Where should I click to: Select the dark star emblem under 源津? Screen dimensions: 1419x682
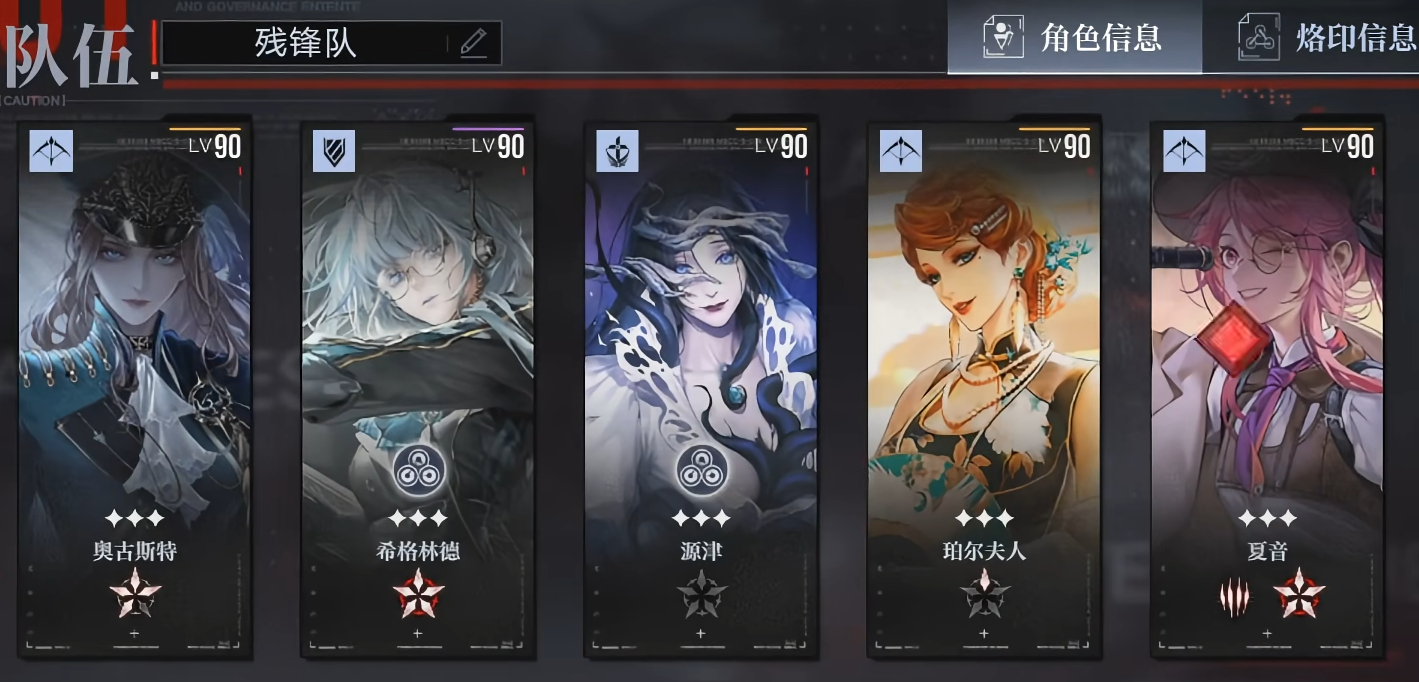[x=701, y=595]
